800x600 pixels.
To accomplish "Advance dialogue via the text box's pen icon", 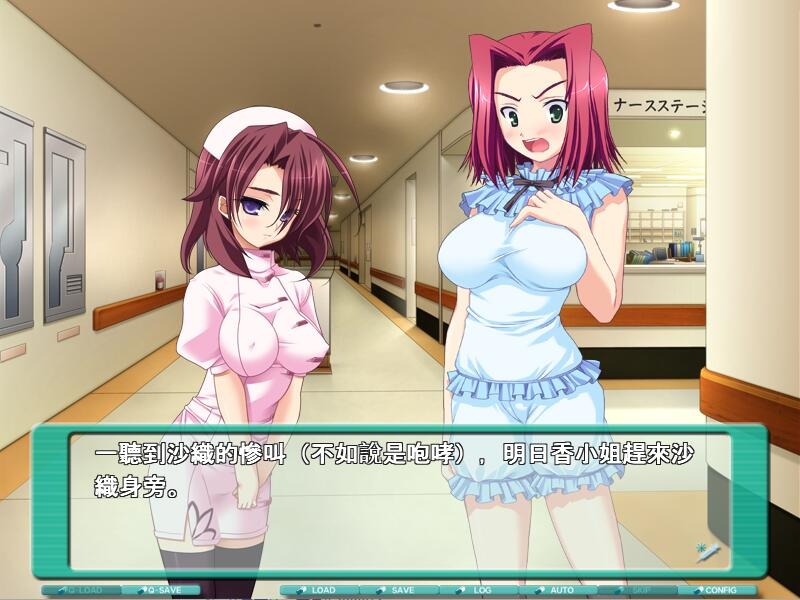I will [706, 551].
